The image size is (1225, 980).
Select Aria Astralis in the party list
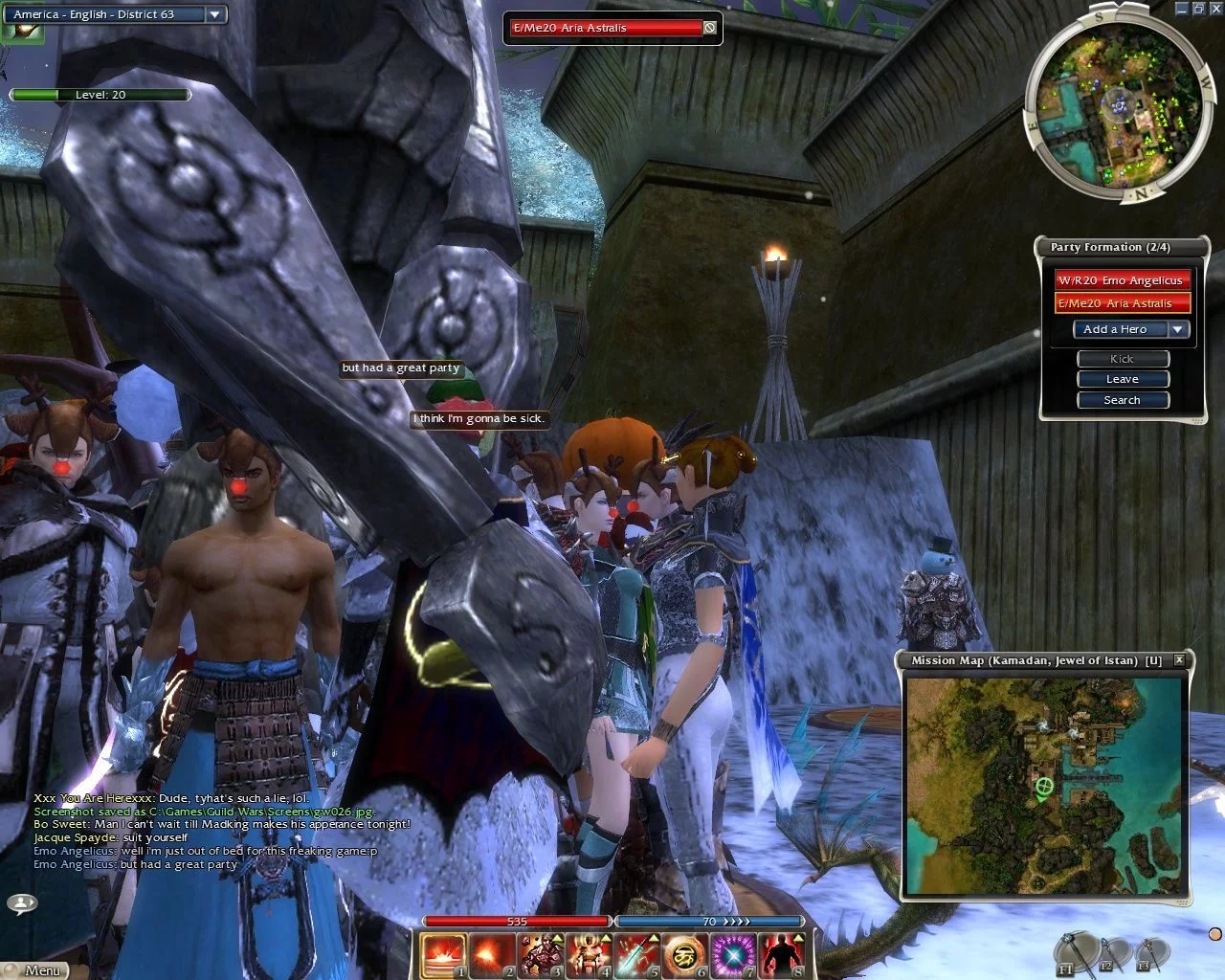(1122, 303)
